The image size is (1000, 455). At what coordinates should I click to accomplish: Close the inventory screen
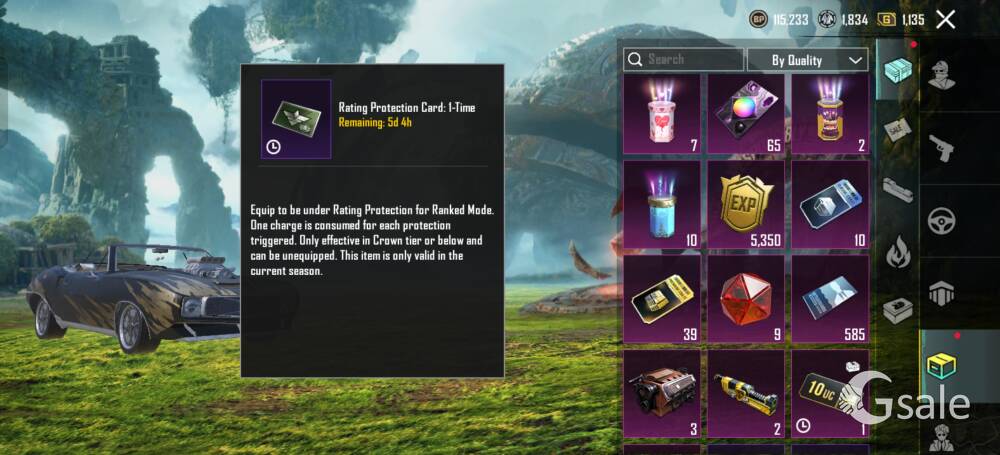coord(946,19)
